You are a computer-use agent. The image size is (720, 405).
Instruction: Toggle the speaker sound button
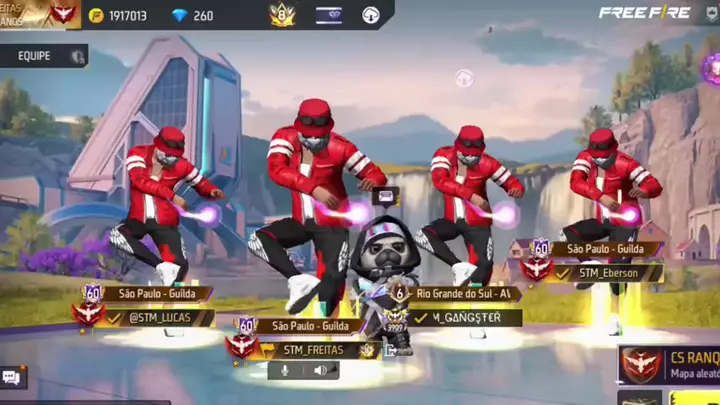point(321,370)
